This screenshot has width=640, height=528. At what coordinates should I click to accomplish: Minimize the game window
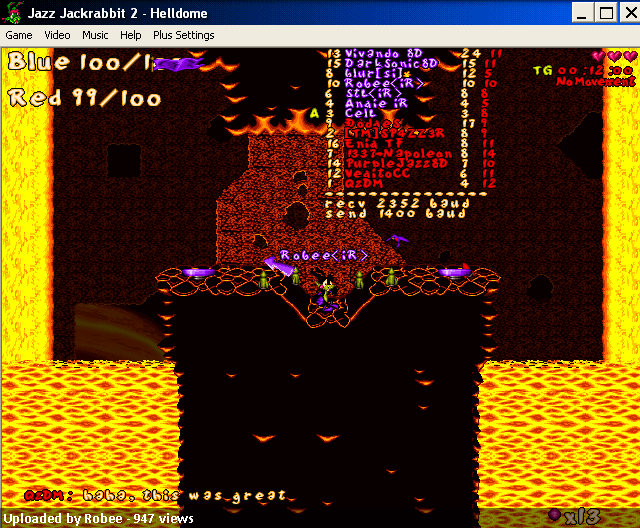pos(583,13)
